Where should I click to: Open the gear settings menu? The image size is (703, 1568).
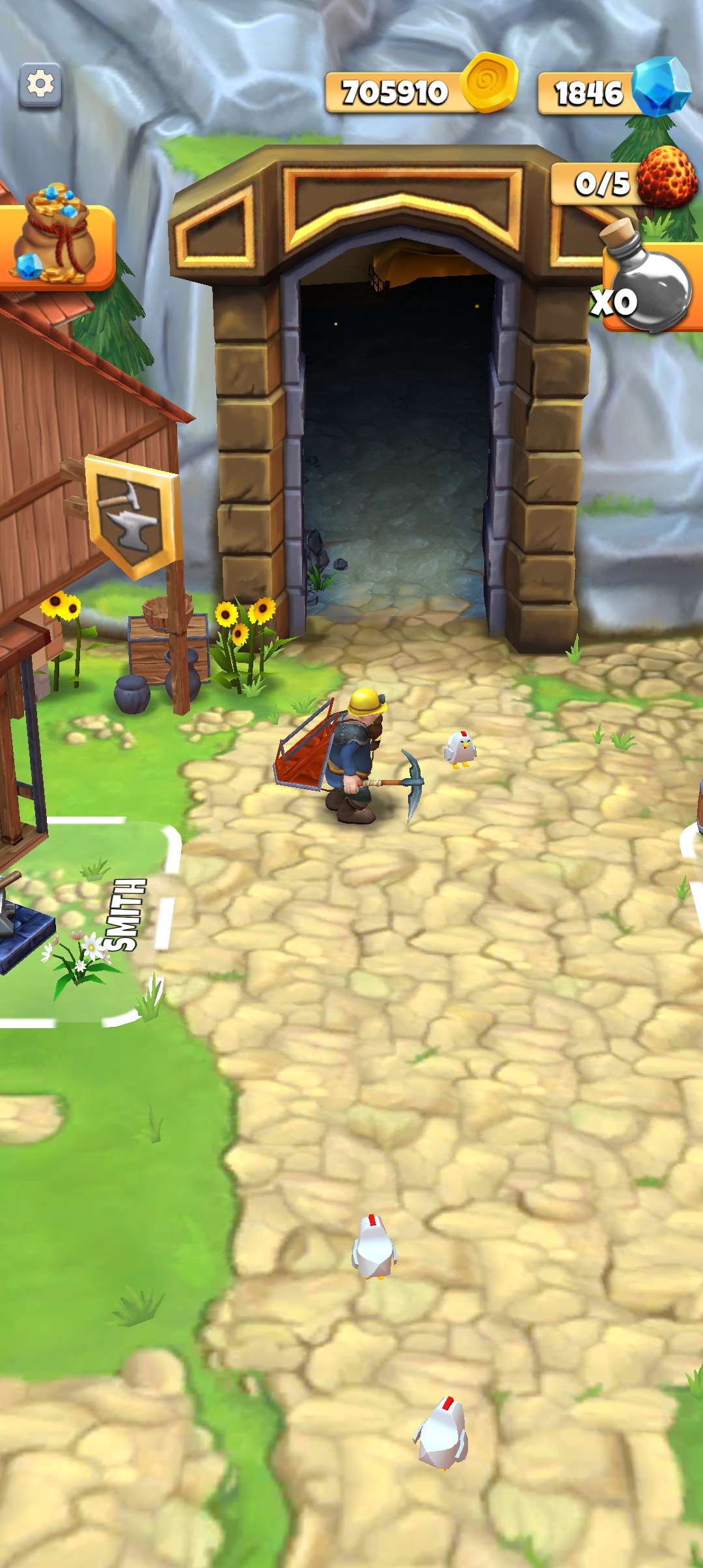coord(40,85)
